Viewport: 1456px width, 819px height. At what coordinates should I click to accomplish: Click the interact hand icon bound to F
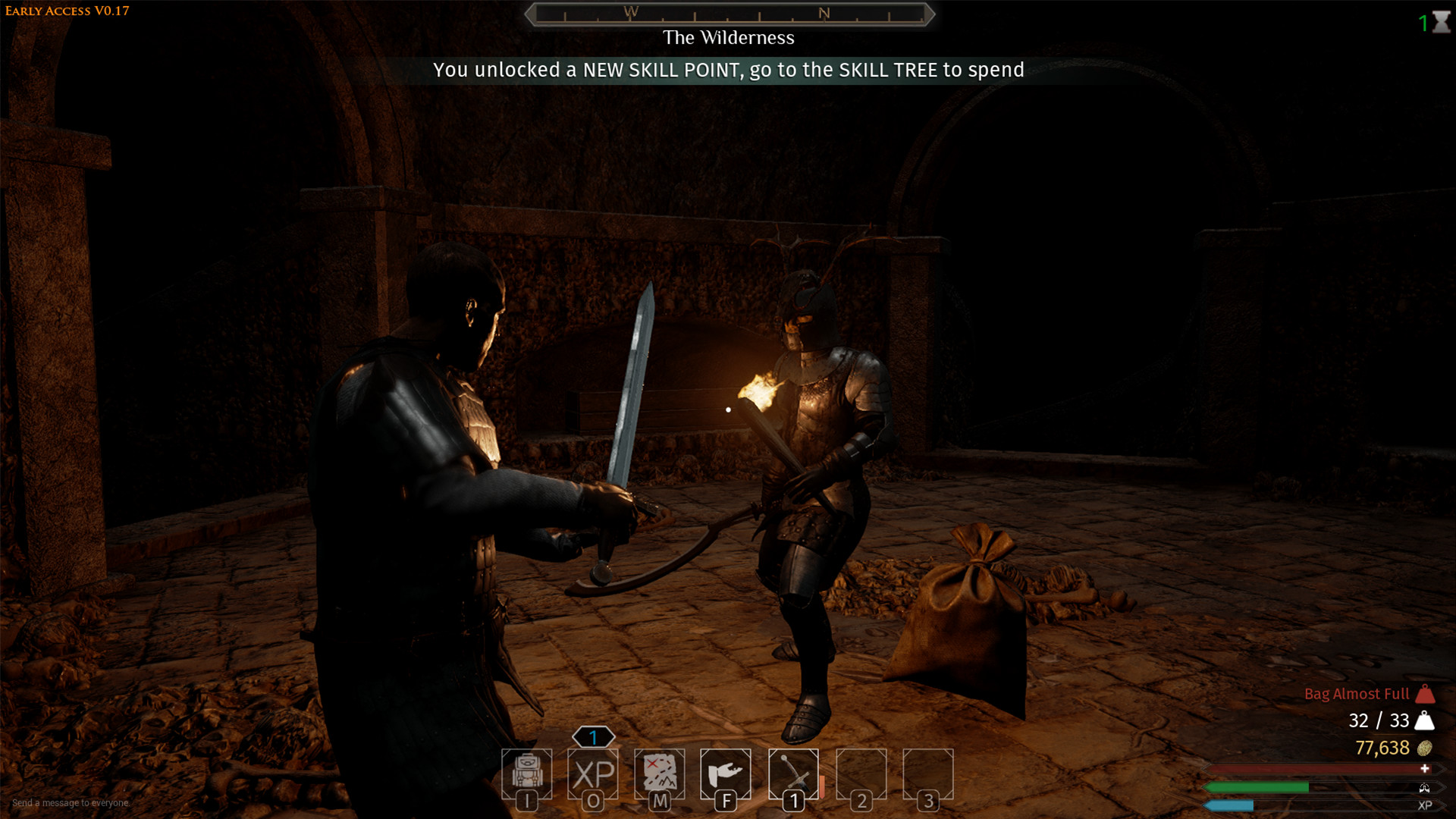click(726, 775)
